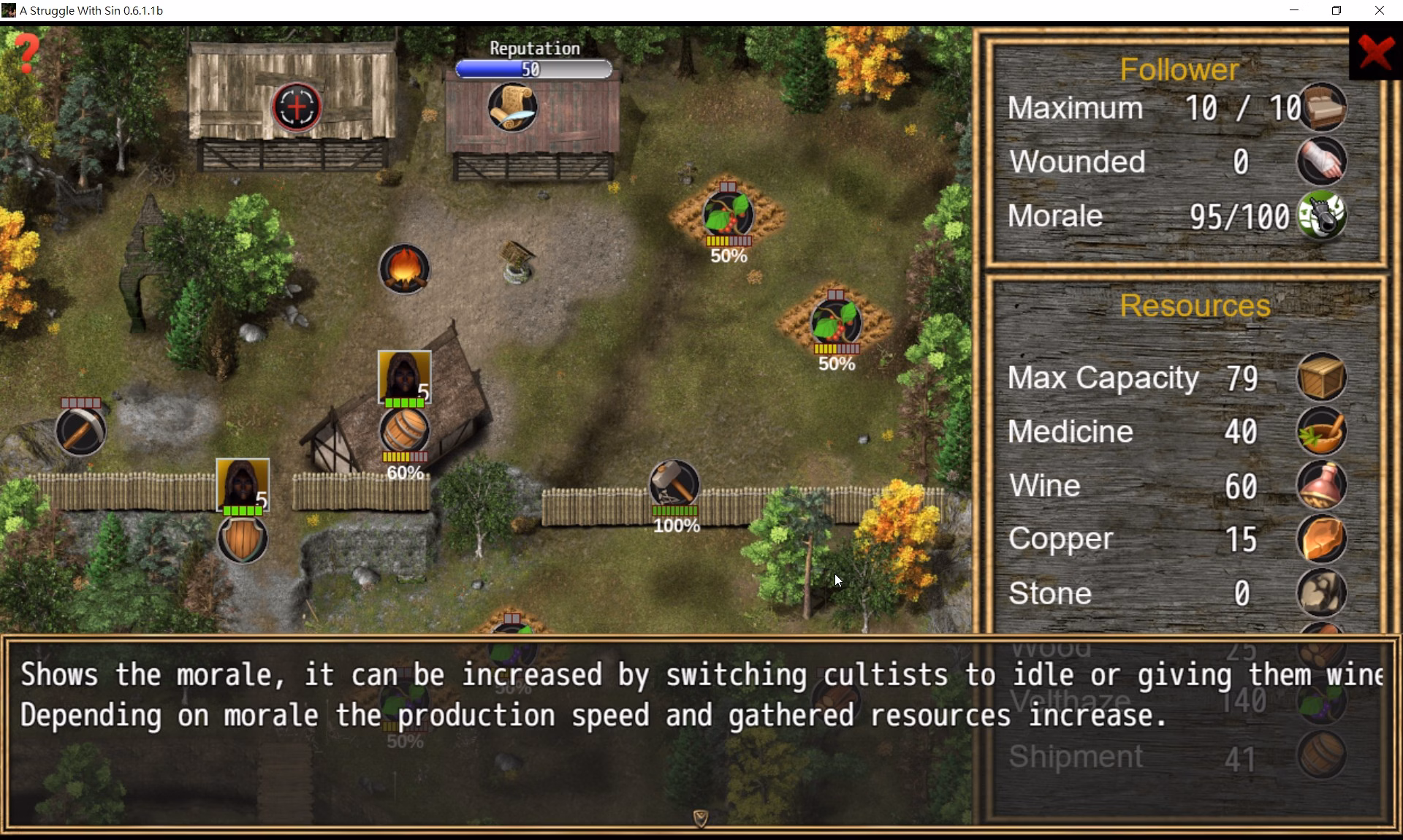Select the wooden shield station icon

tap(243, 539)
